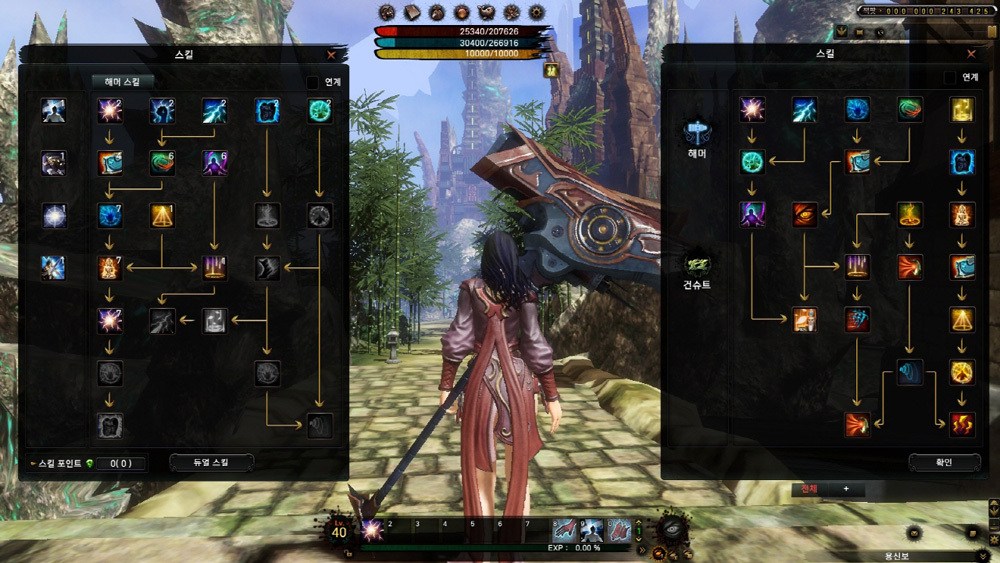Close the skill window containing 확인 button

tap(970, 54)
